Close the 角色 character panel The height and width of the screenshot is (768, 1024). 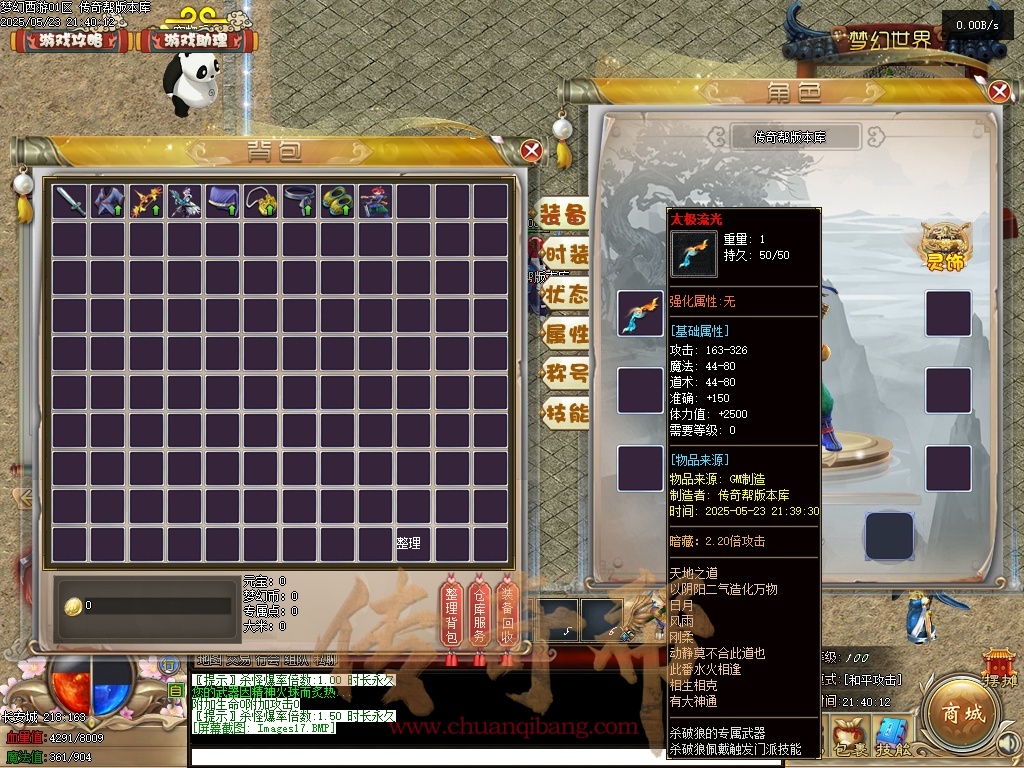pyautogui.click(x=999, y=92)
